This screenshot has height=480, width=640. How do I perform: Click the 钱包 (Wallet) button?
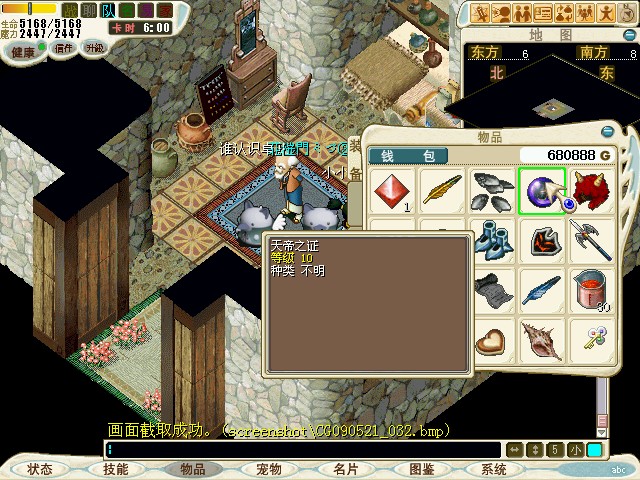click(x=408, y=156)
